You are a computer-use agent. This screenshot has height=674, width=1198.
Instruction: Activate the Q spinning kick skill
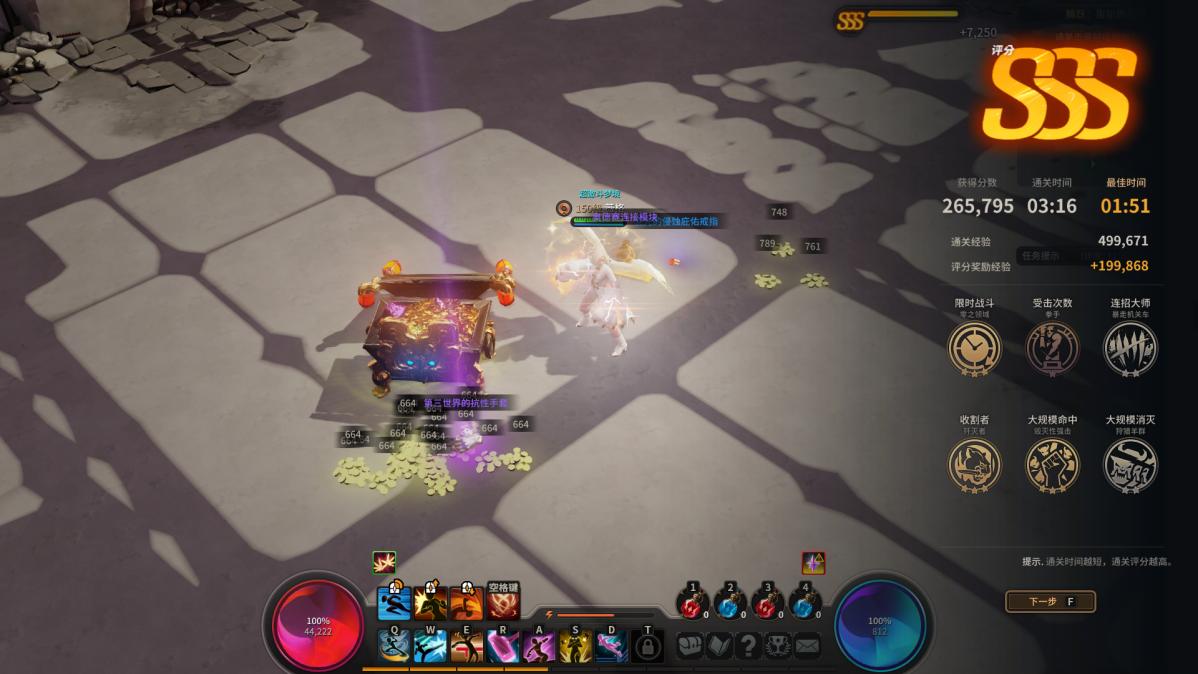(394, 645)
